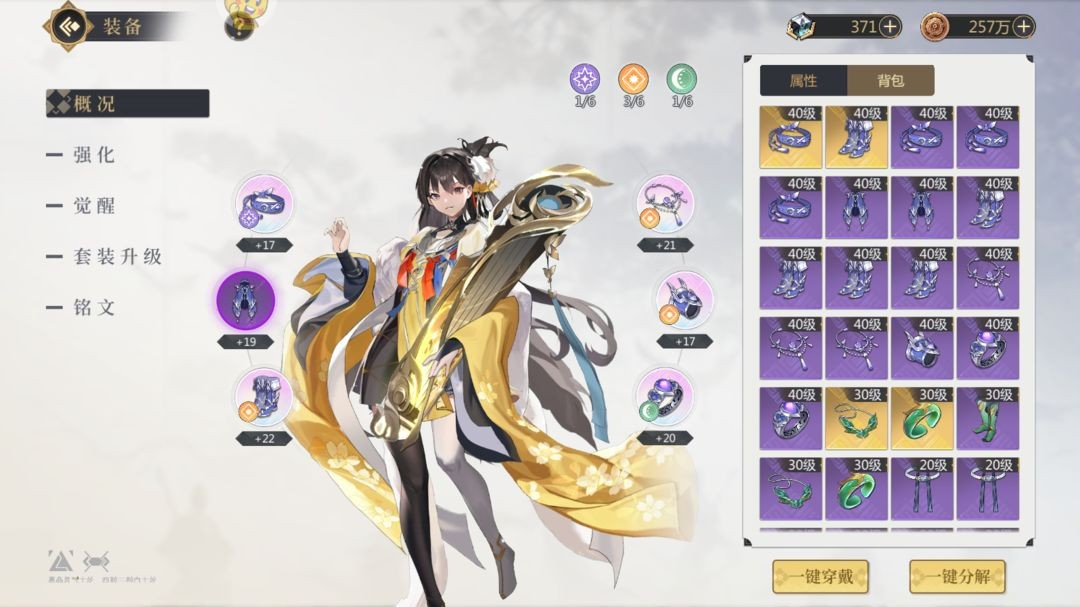Select the equipped headband slot with +17
Screen dimensions: 1080x607
tap(264, 204)
